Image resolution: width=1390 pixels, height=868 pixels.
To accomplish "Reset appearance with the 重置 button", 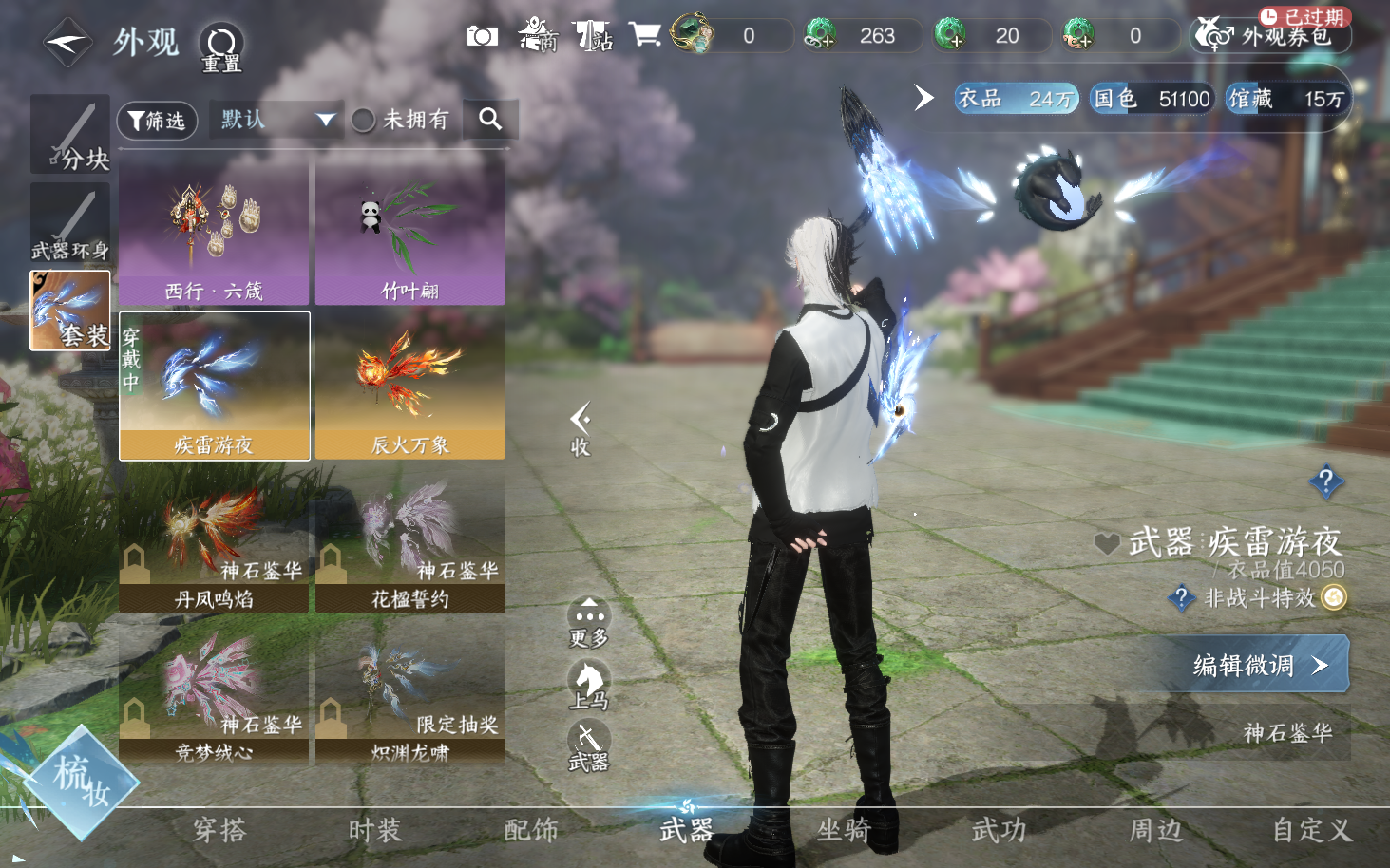I will point(221,47).
